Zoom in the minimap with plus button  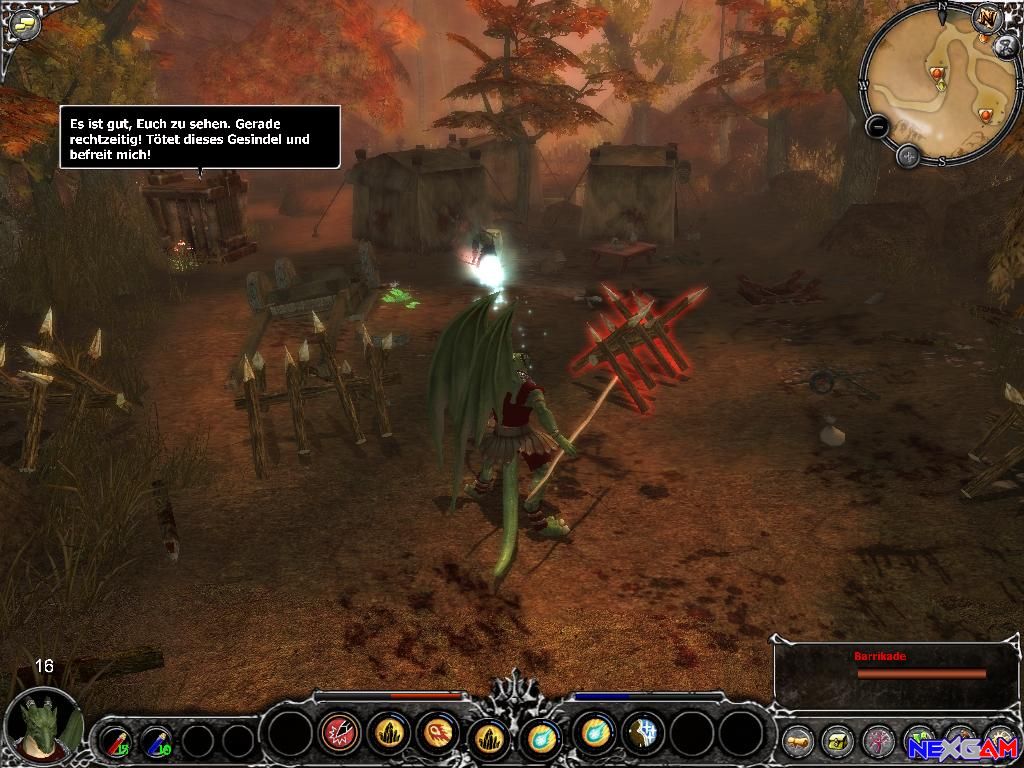click(908, 155)
